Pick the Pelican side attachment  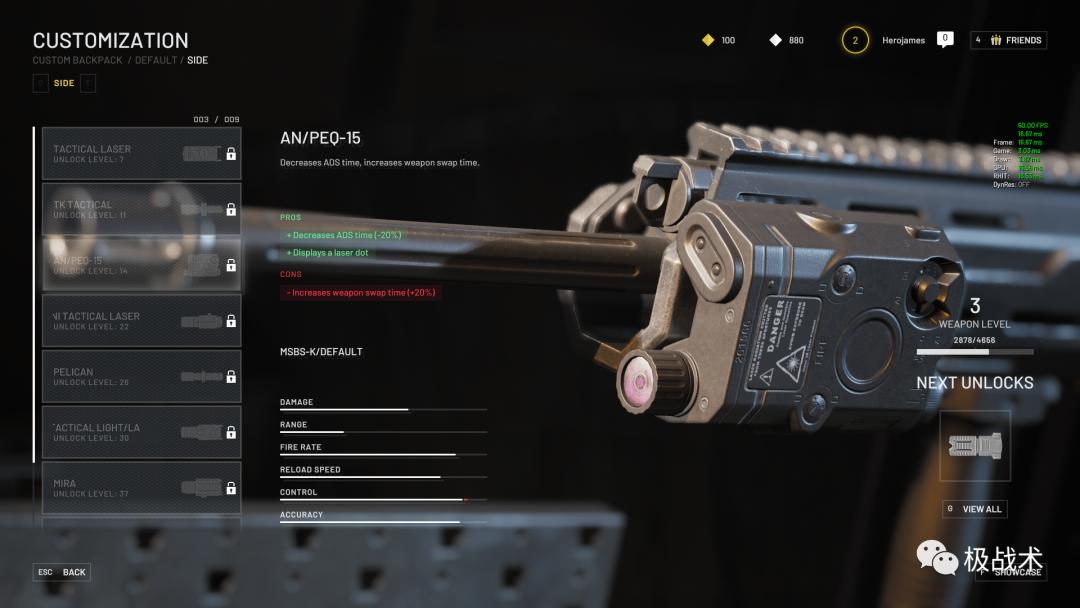click(x=141, y=376)
